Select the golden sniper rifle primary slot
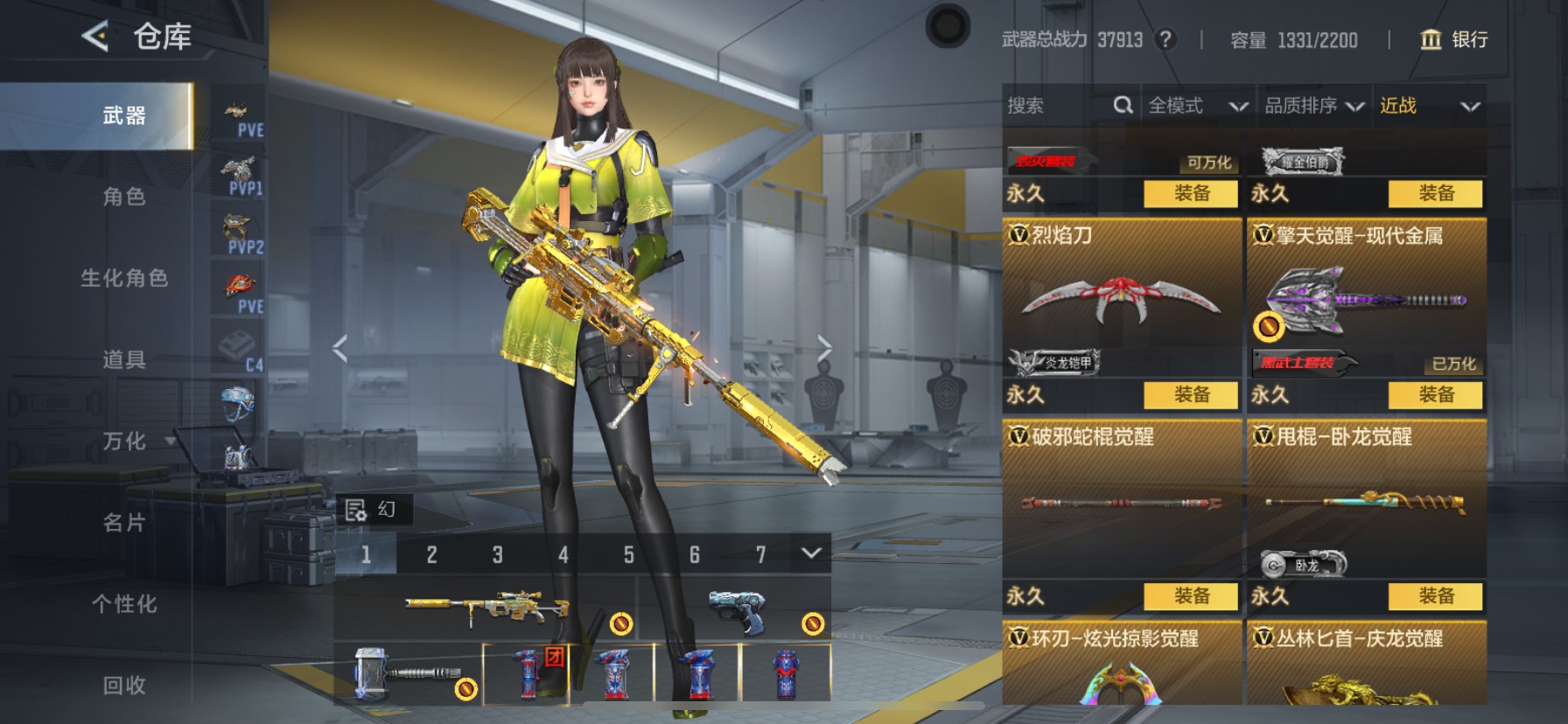This screenshot has width=1568, height=724. pos(486,606)
